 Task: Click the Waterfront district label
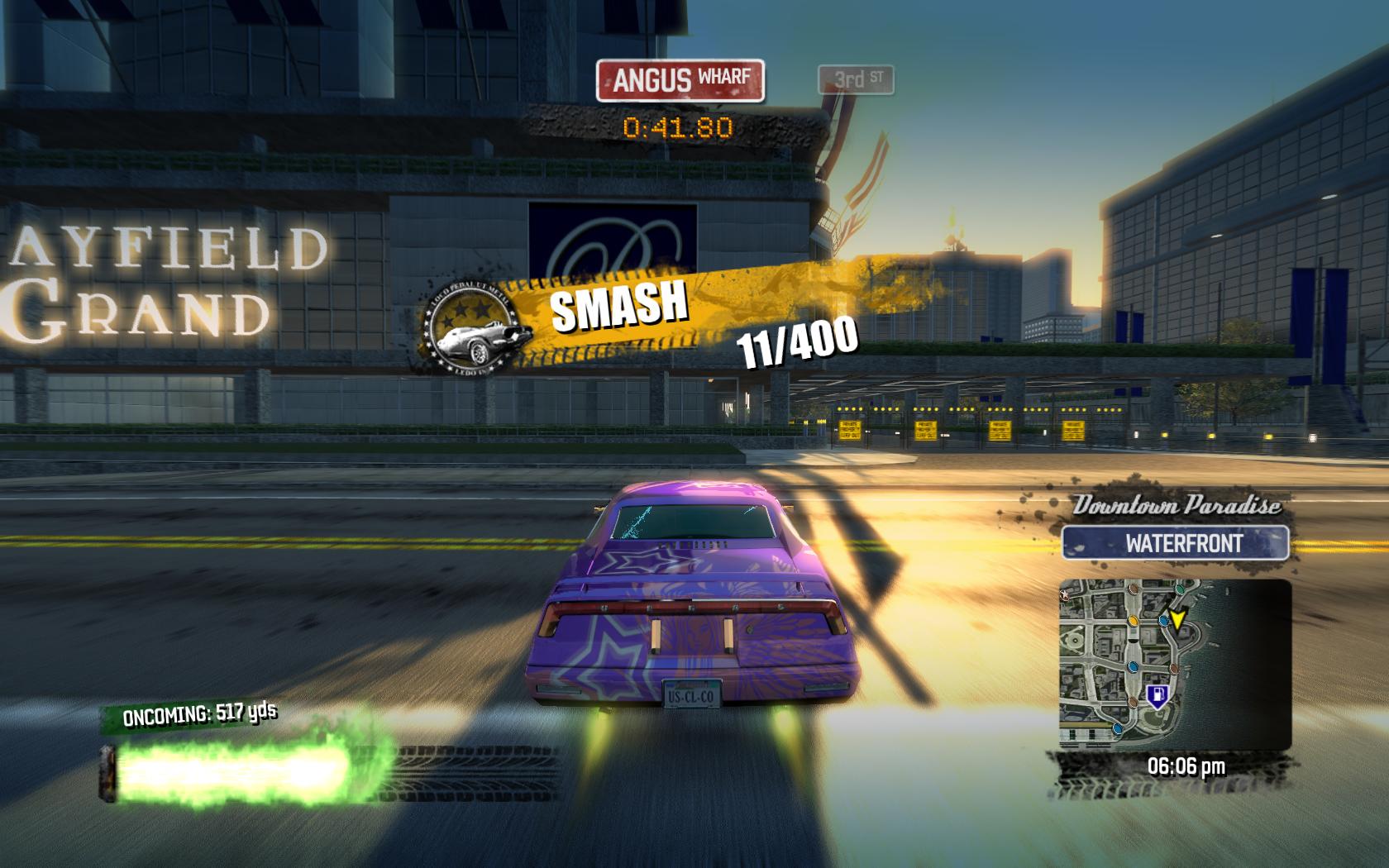[1175, 544]
